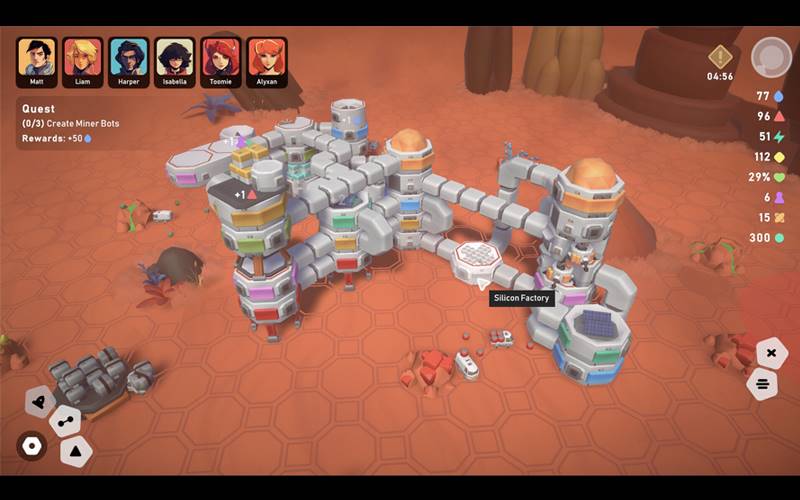This screenshot has height=500, width=800.
Task: Select Toomie's portrait
Action: [x=221, y=61]
